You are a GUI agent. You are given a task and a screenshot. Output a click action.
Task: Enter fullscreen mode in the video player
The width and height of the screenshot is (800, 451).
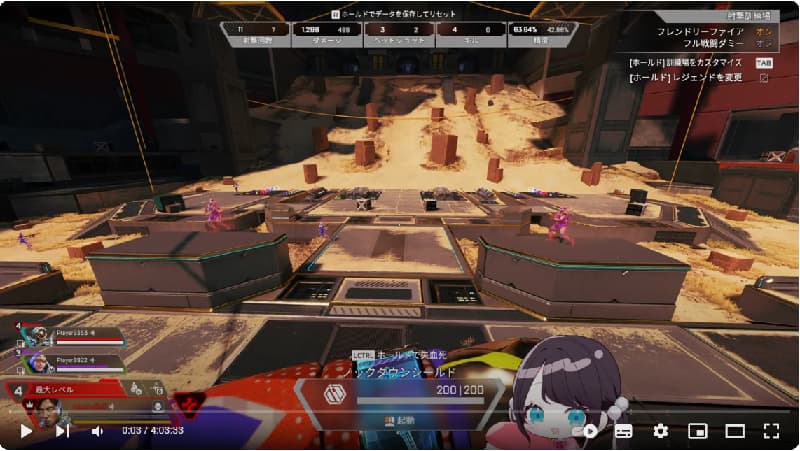coord(770,431)
